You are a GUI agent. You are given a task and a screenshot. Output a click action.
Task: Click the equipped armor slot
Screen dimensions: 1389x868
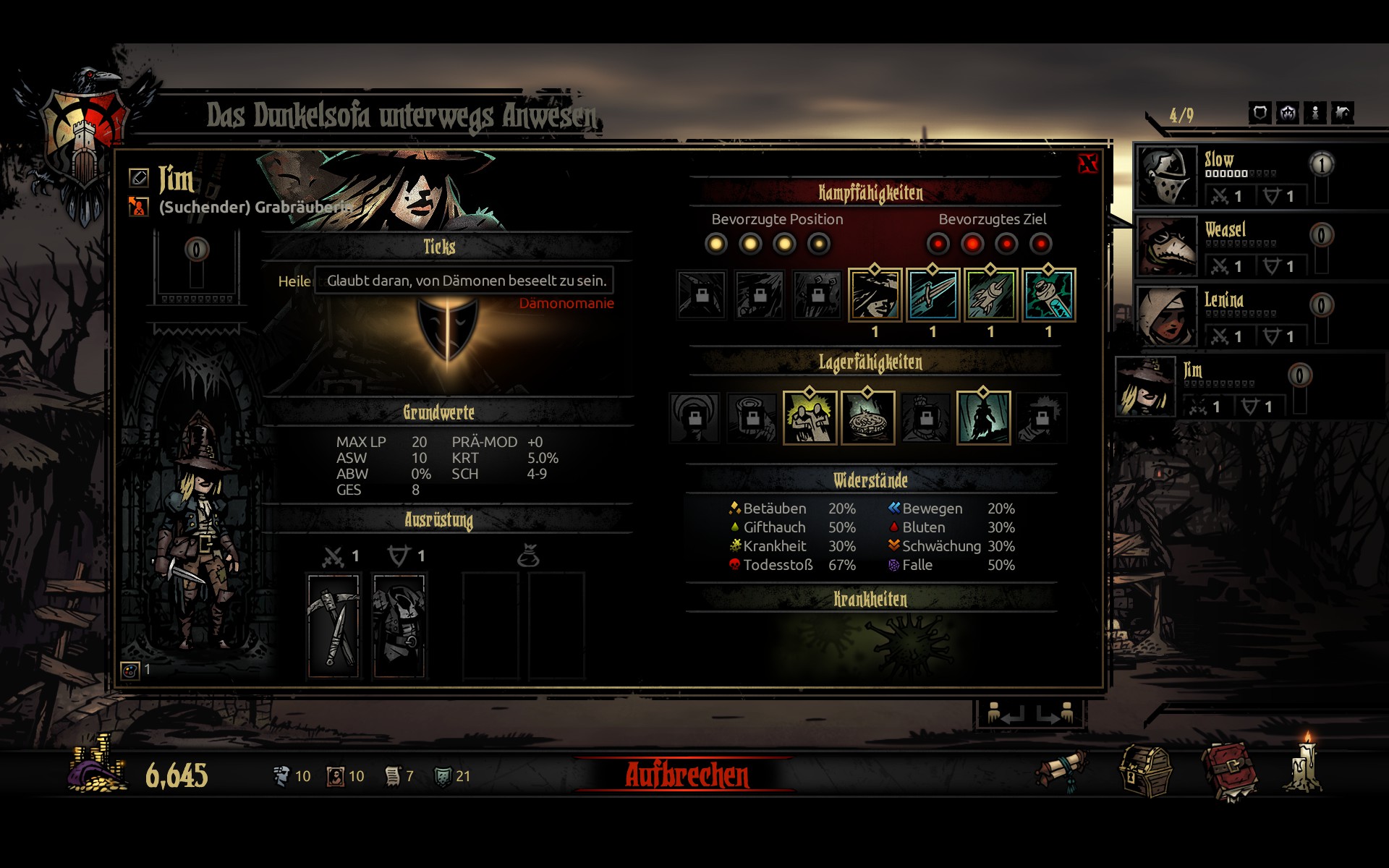(399, 626)
